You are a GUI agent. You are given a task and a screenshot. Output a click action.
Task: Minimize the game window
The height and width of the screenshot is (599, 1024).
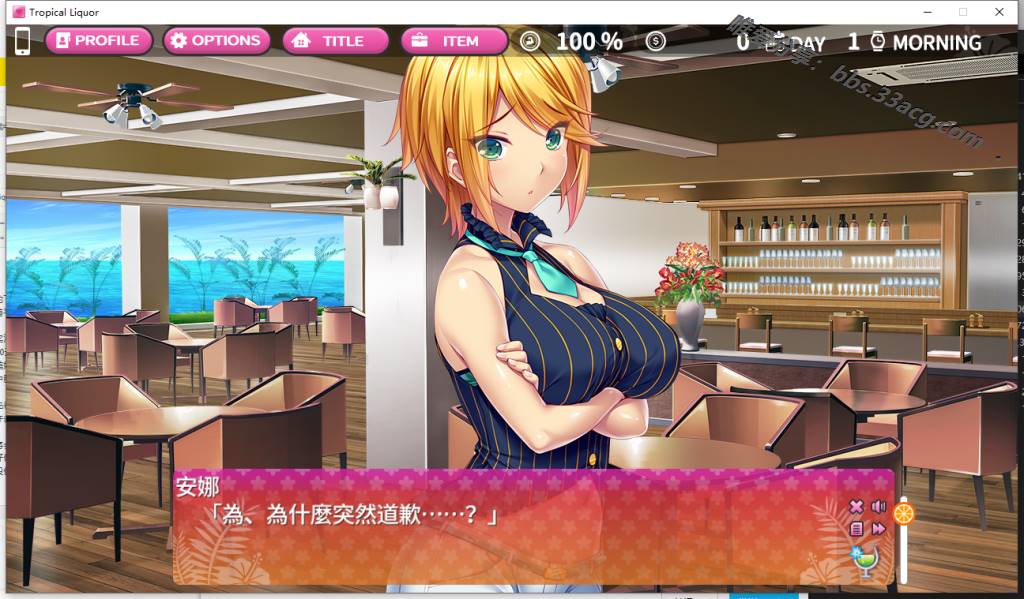click(x=928, y=12)
